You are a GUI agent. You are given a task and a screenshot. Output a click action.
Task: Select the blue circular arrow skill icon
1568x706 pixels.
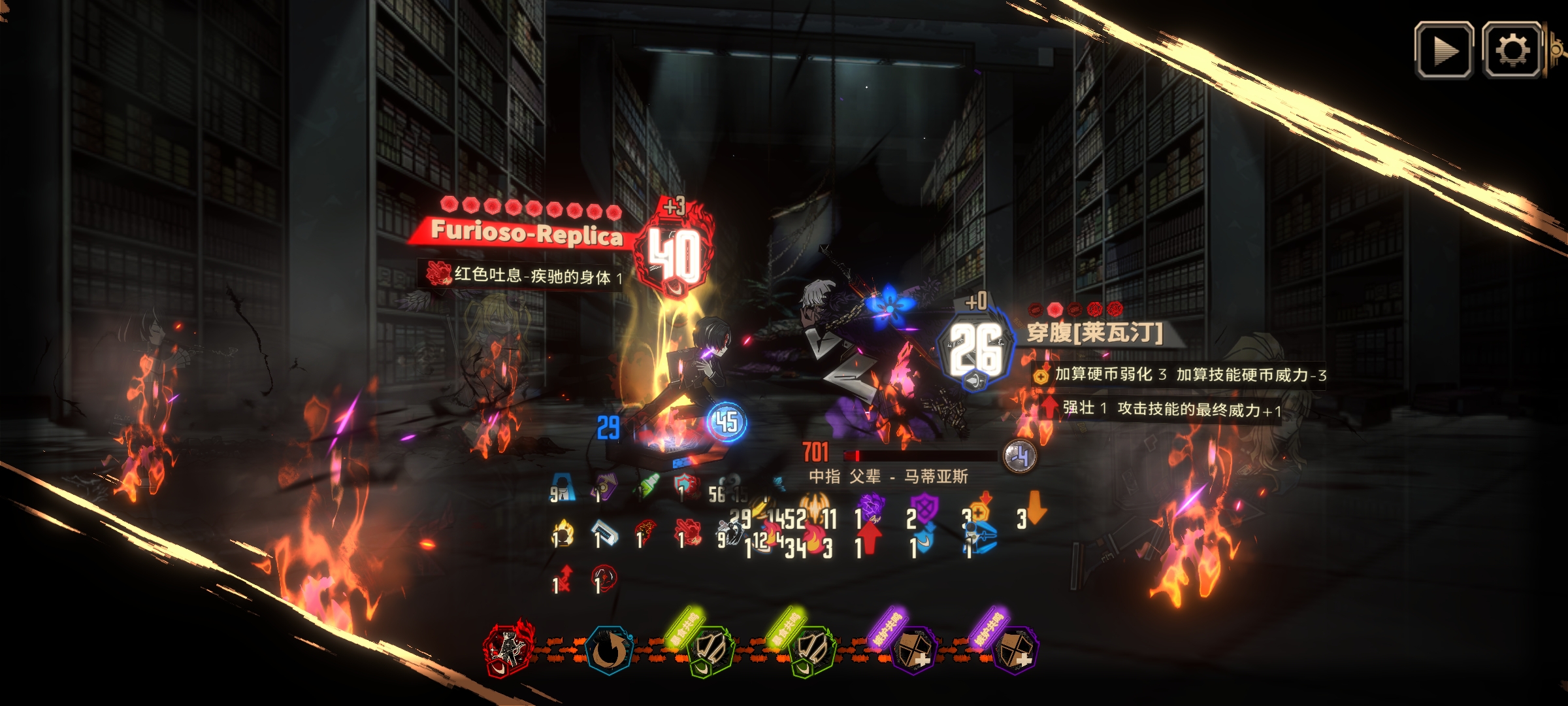(609, 650)
